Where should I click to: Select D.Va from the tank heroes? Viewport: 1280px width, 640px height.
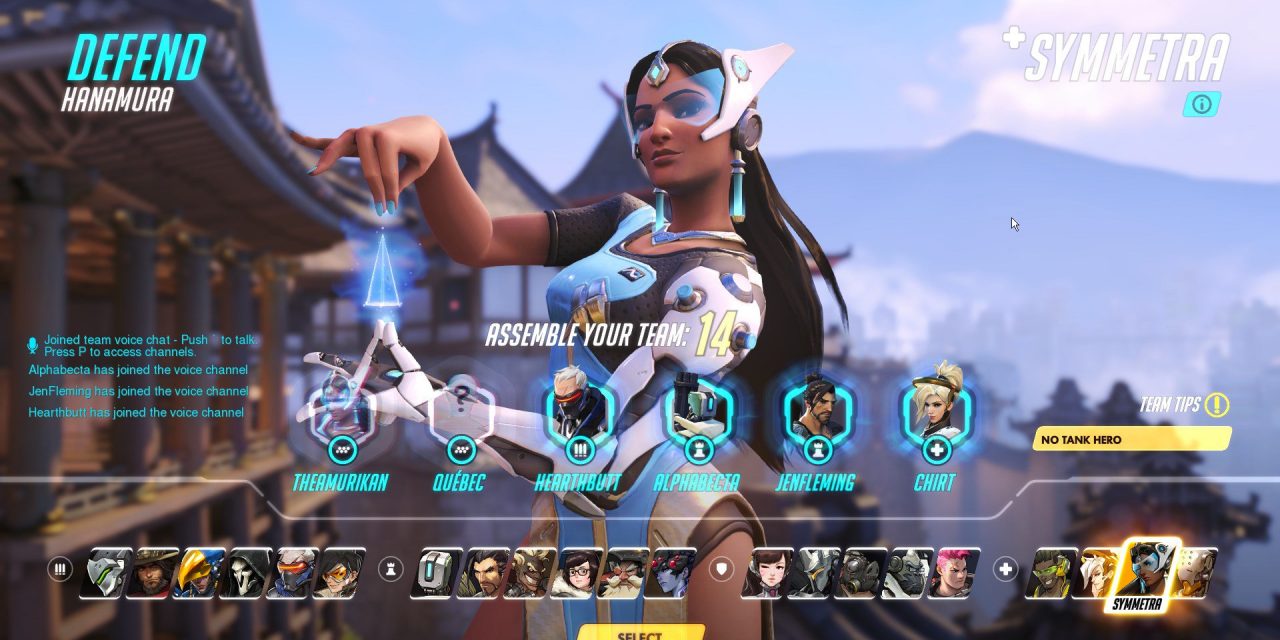click(x=765, y=572)
